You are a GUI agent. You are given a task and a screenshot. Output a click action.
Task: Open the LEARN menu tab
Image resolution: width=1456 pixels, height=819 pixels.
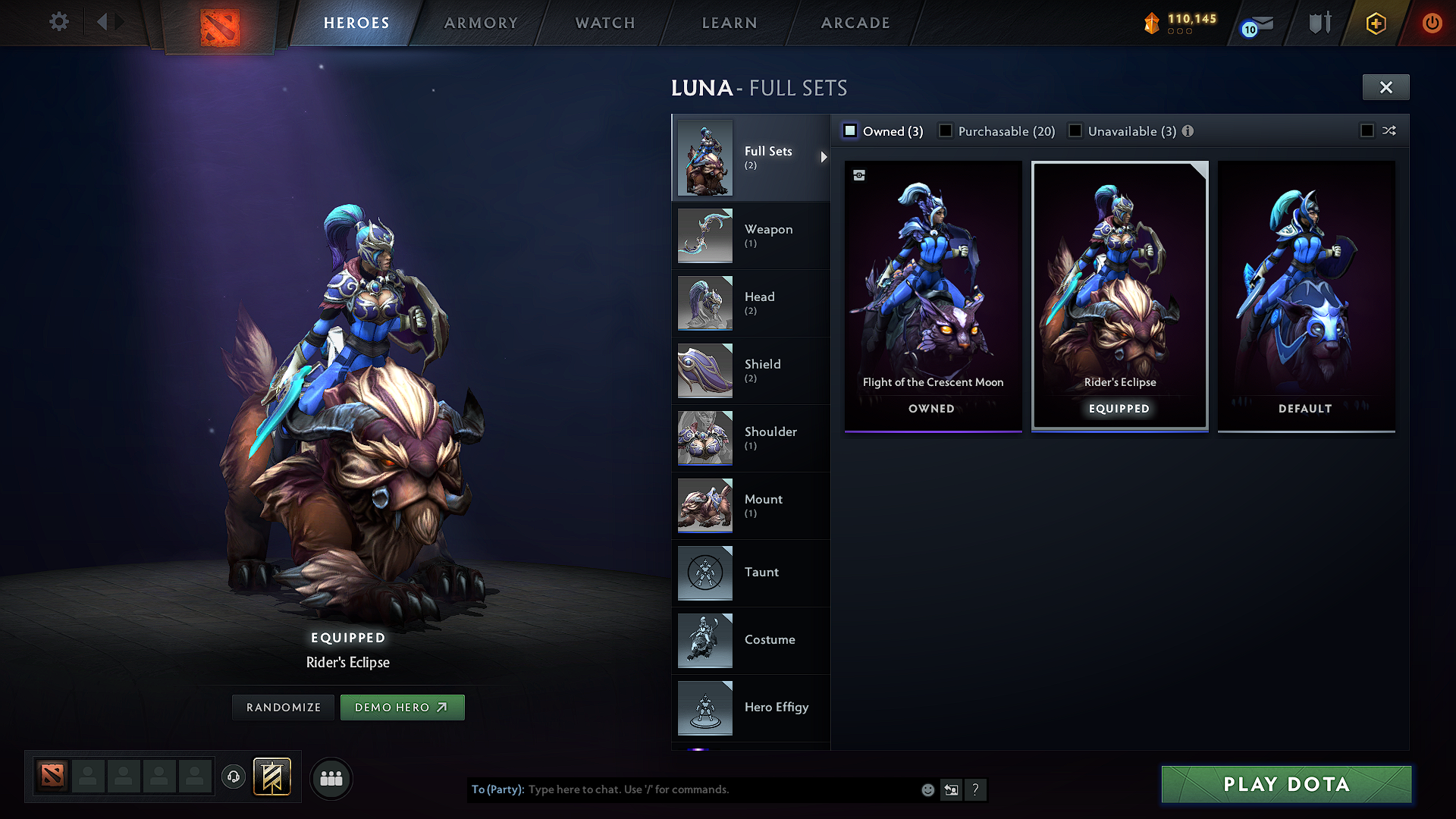(x=729, y=23)
